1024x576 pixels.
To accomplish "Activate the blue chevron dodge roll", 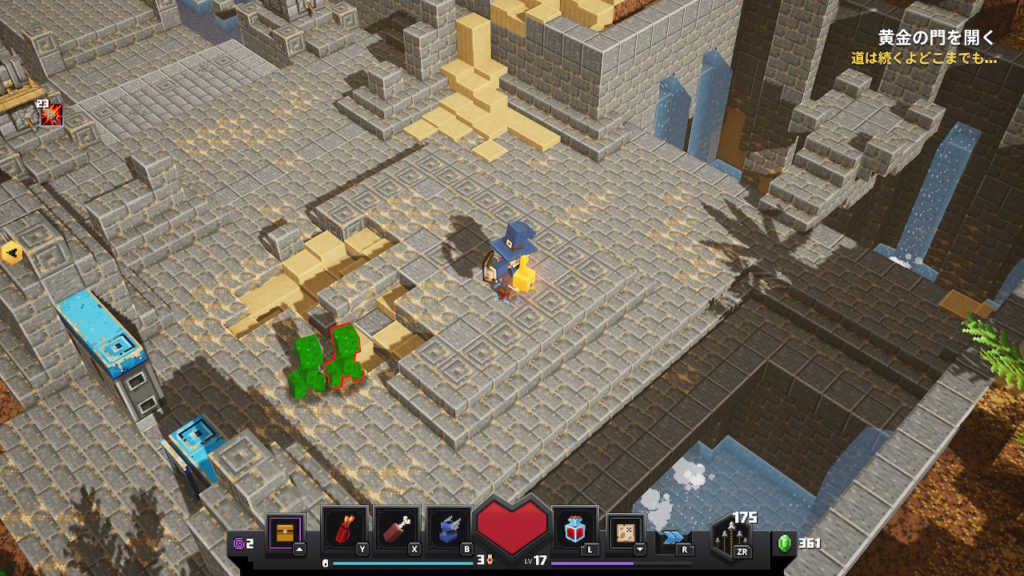I will click(672, 538).
